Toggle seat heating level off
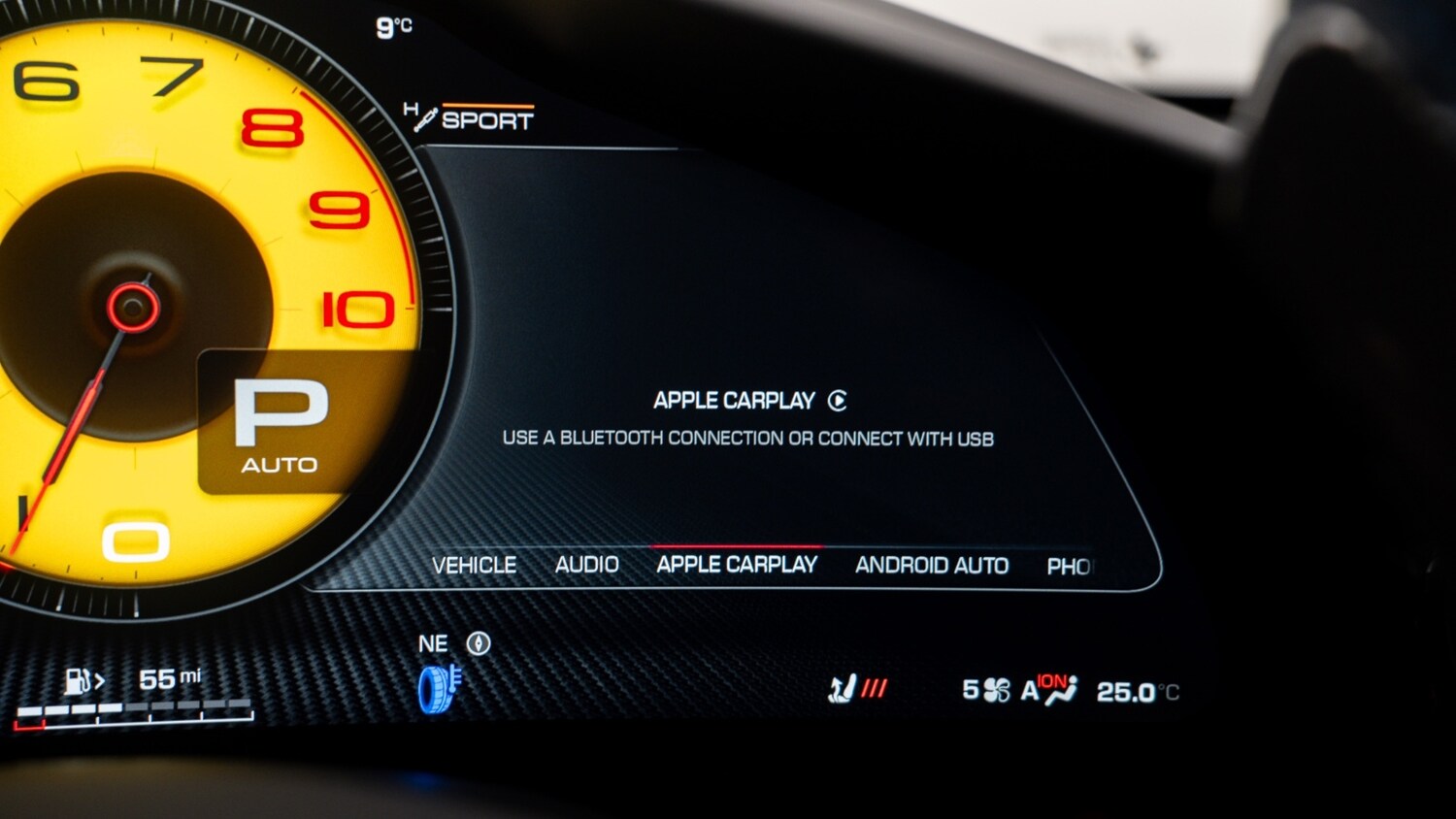 (x=875, y=687)
